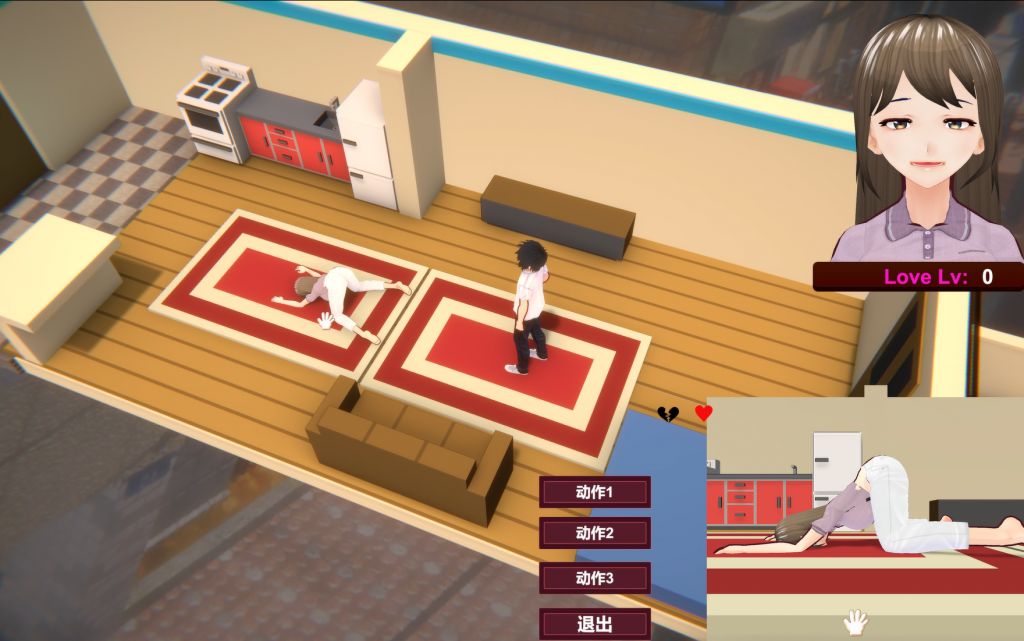Activate the 动作3 action button

[594, 578]
